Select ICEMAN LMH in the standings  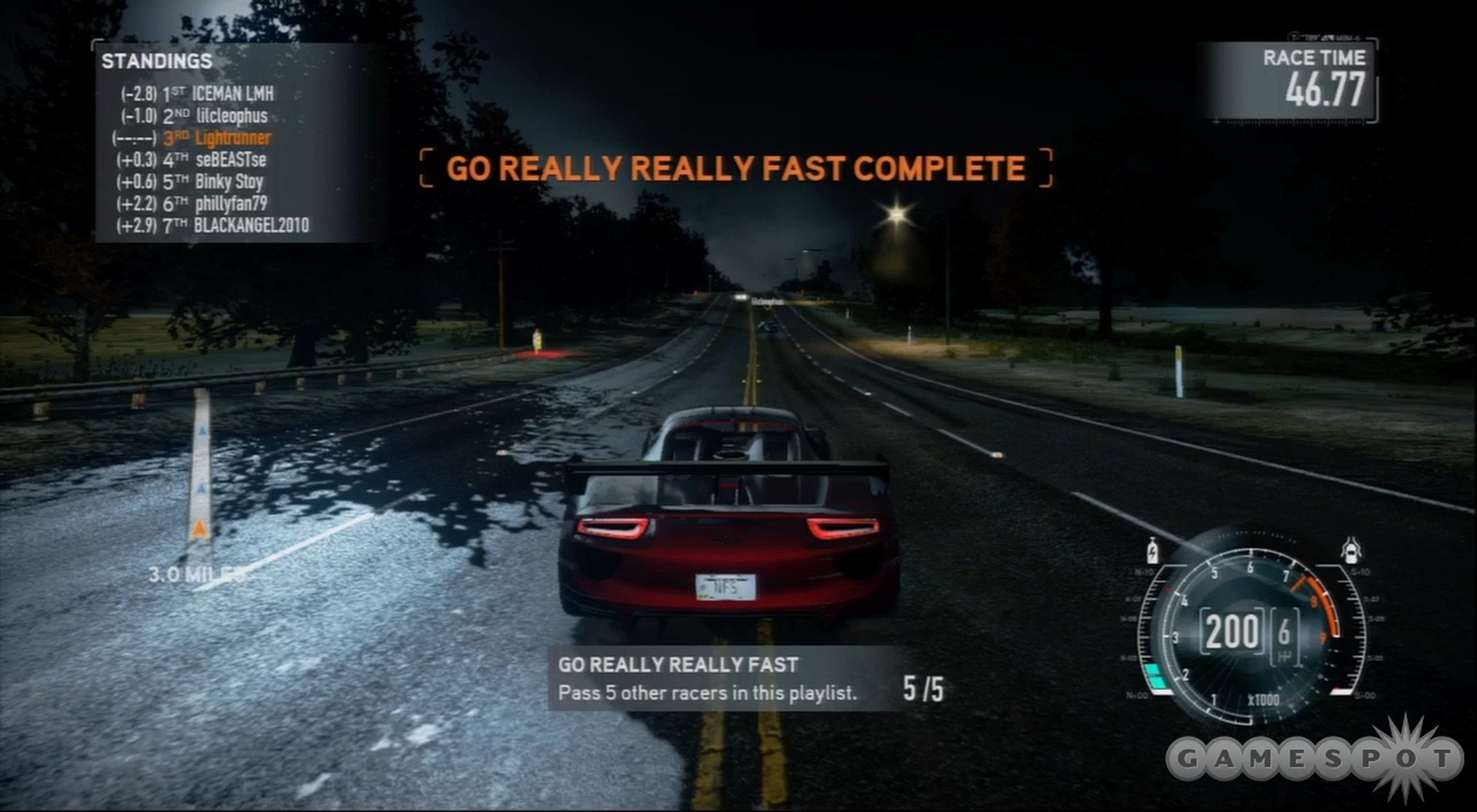click(x=232, y=94)
